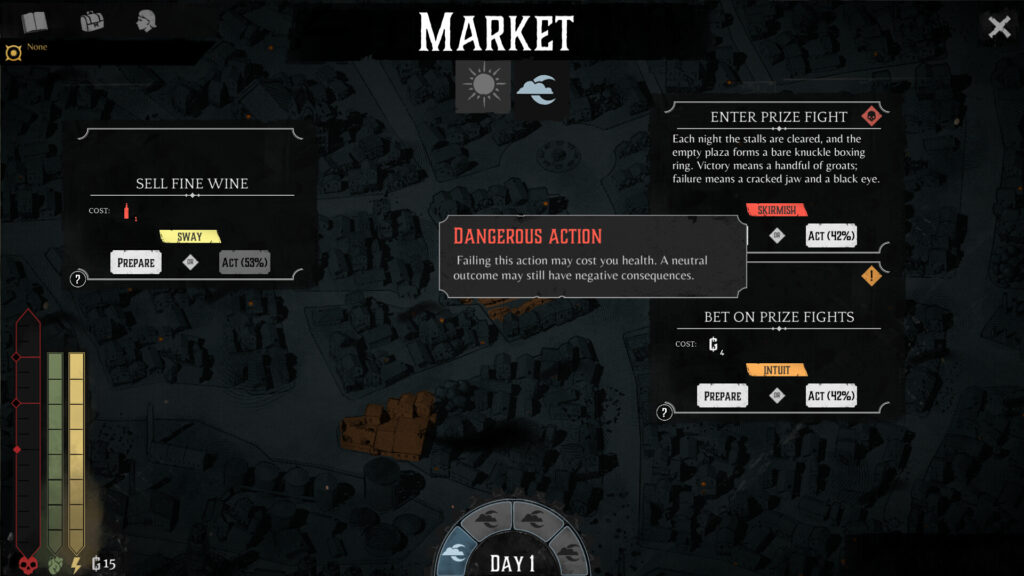Click the red skull danger icon
This screenshot has height=576, width=1024.
point(870,115)
